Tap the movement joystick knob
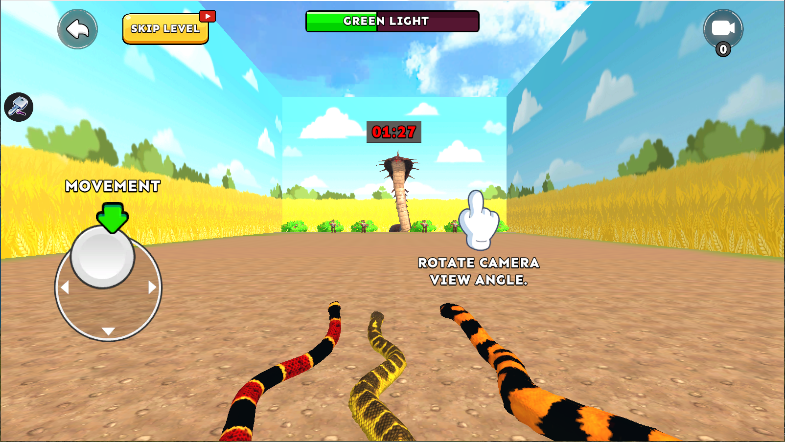 pos(103,257)
